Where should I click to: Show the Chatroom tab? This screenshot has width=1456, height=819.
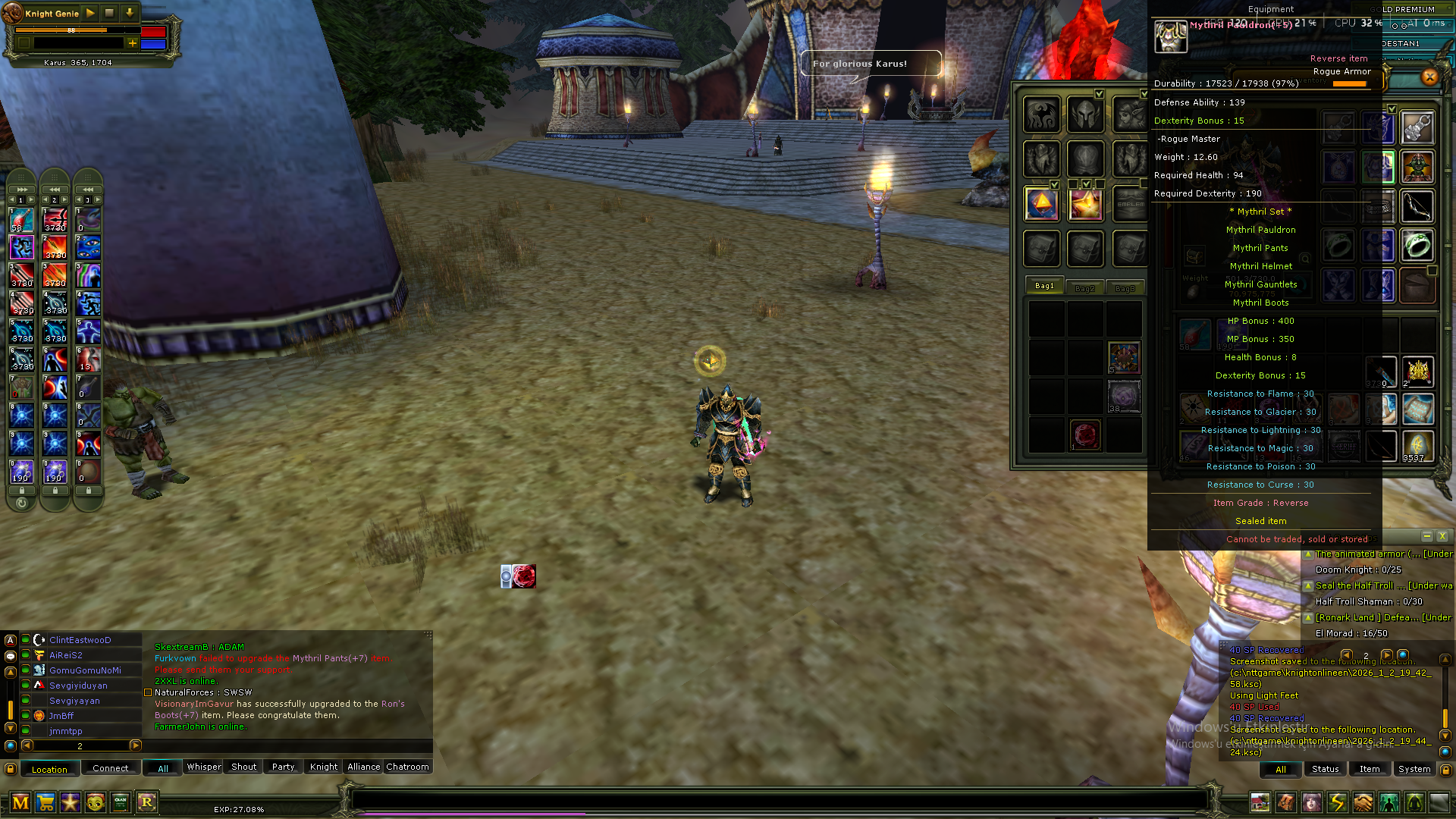click(407, 767)
